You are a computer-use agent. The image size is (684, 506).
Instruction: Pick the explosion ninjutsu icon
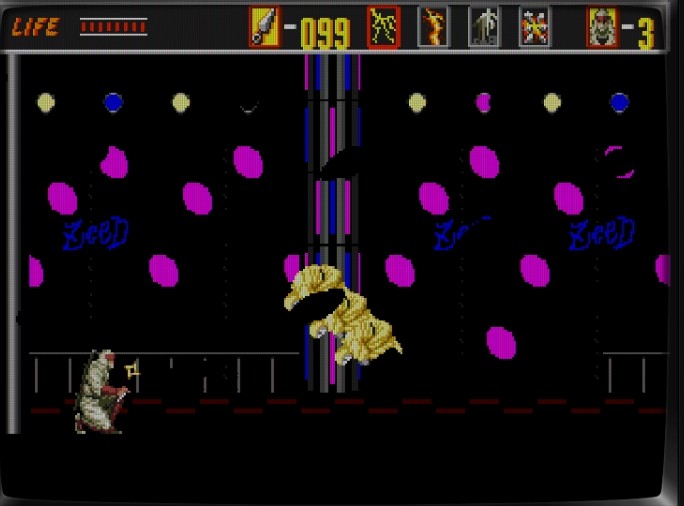(534, 27)
